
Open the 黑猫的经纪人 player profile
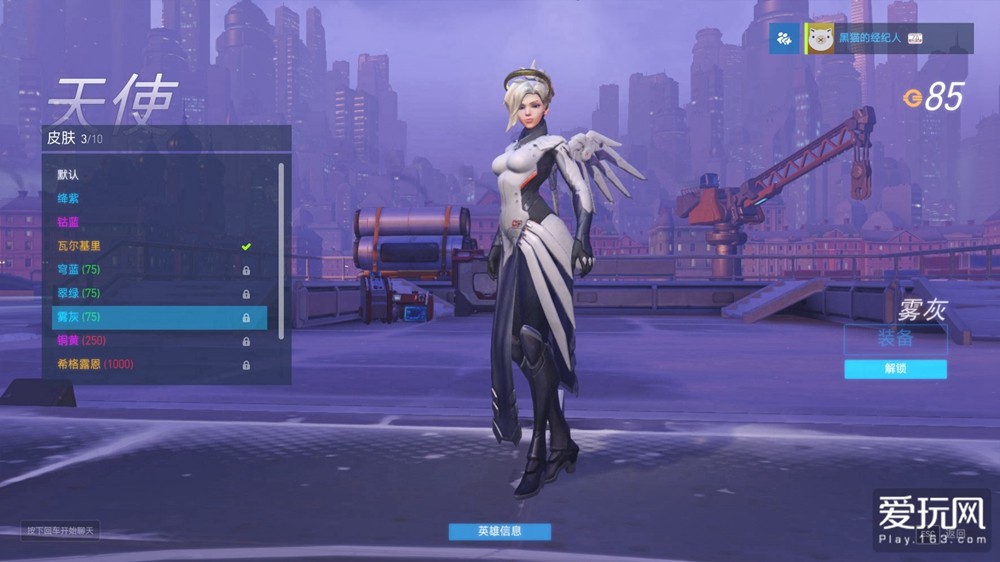point(870,39)
